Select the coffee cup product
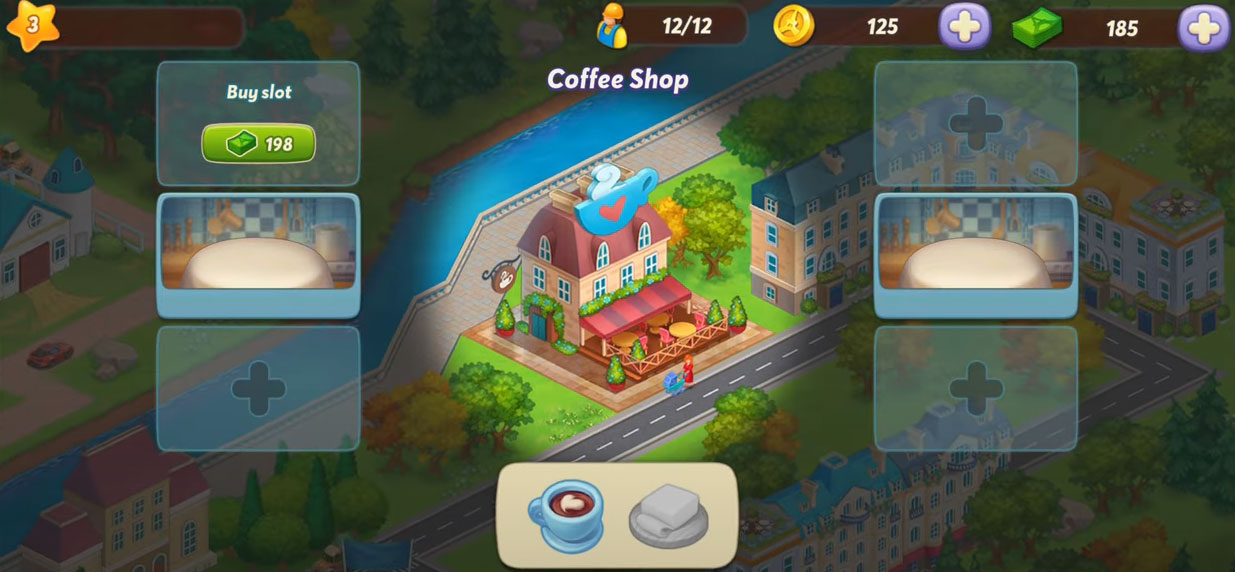 click(x=565, y=514)
